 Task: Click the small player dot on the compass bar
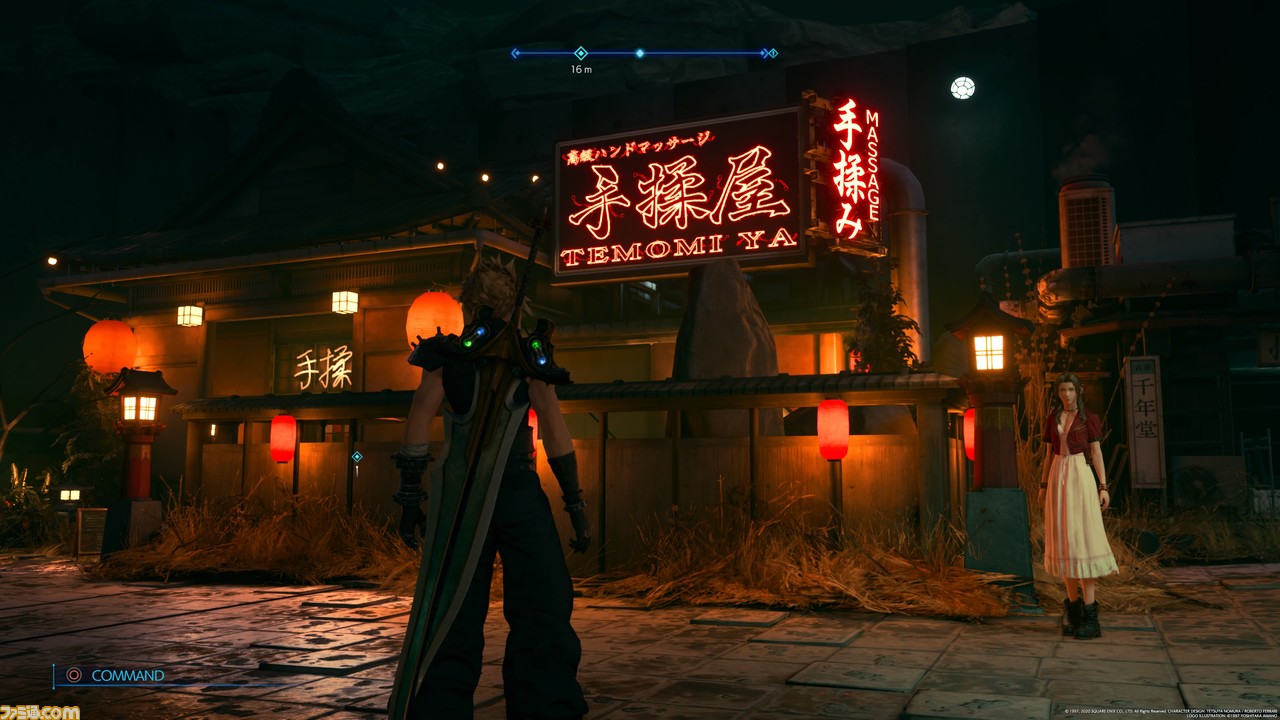click(x=640, y=54)
